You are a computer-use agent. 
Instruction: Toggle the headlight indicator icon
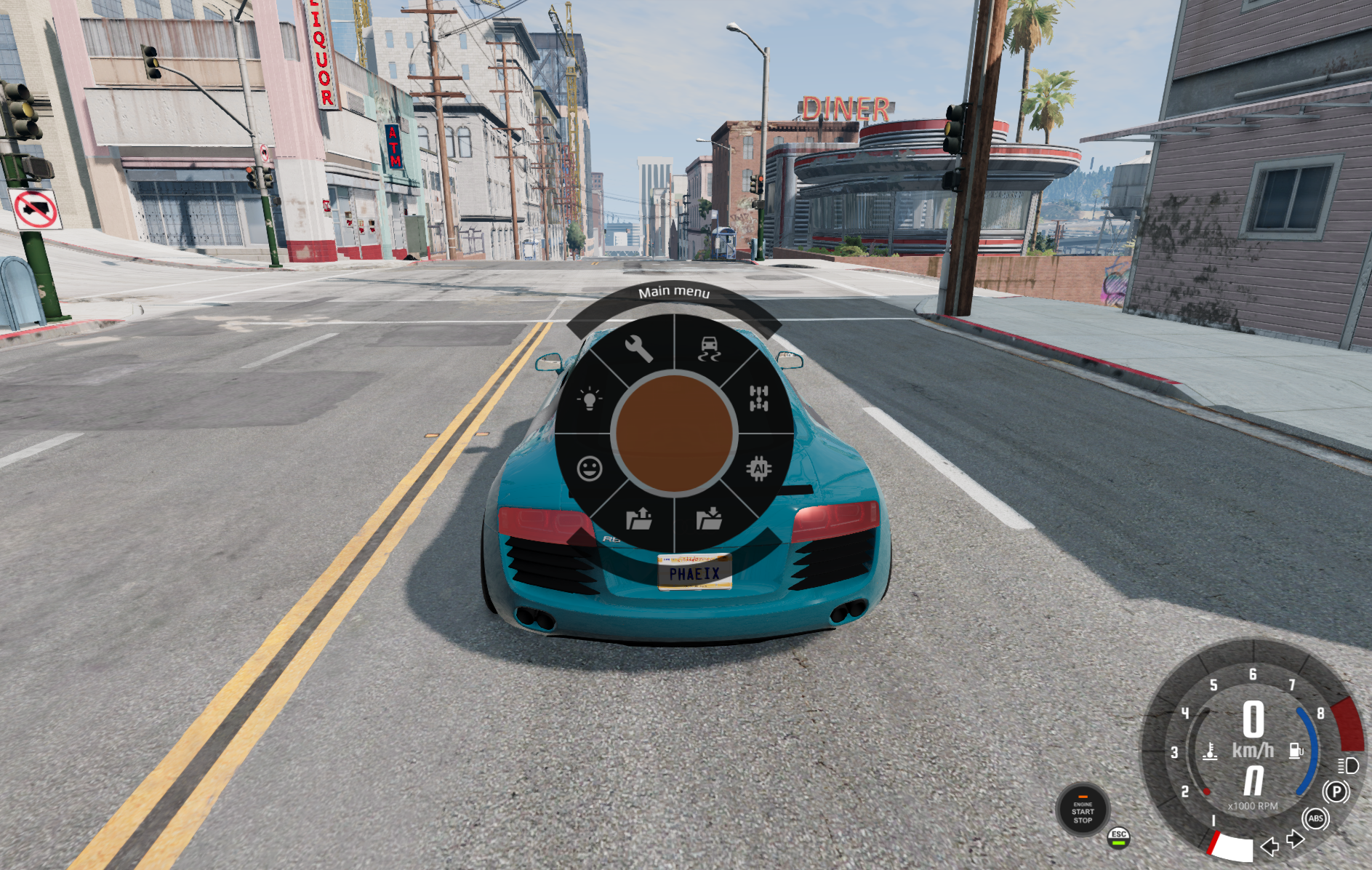coord(1348,765)
